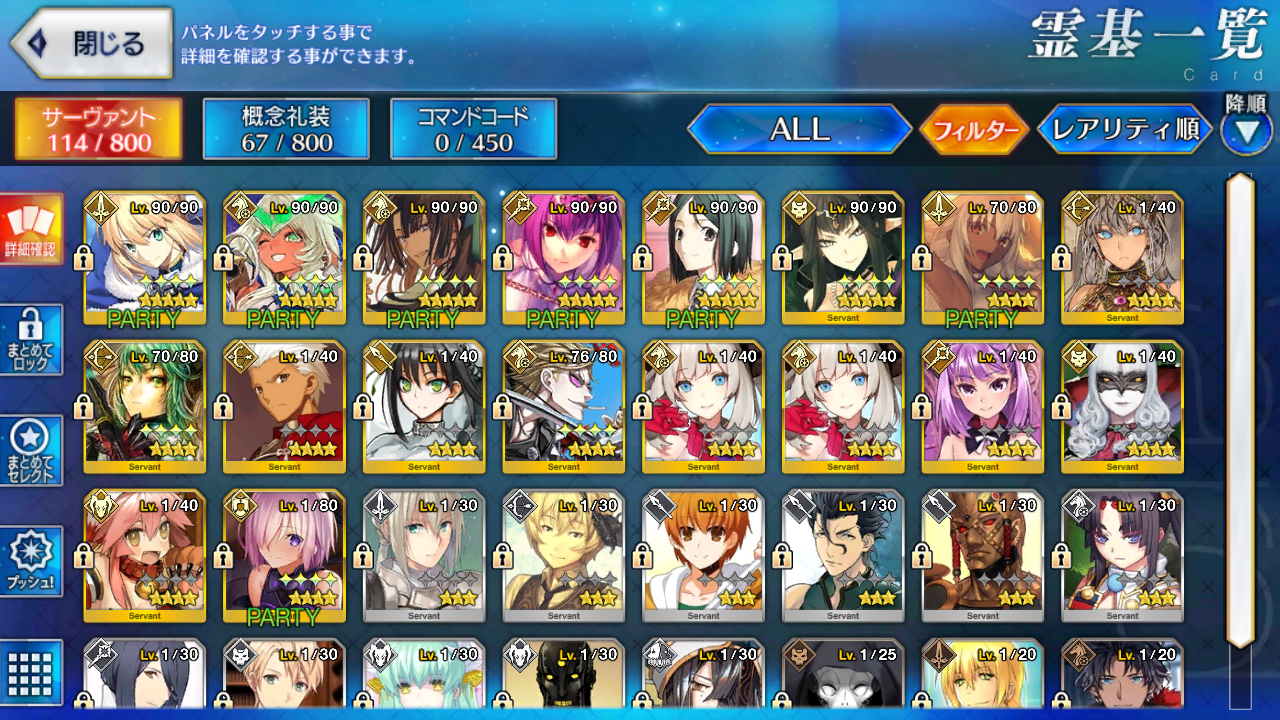The width and height of the screenshot is (1280, 720).
Task: Close the card list with 閉じる button
Action: click(92, 44)
